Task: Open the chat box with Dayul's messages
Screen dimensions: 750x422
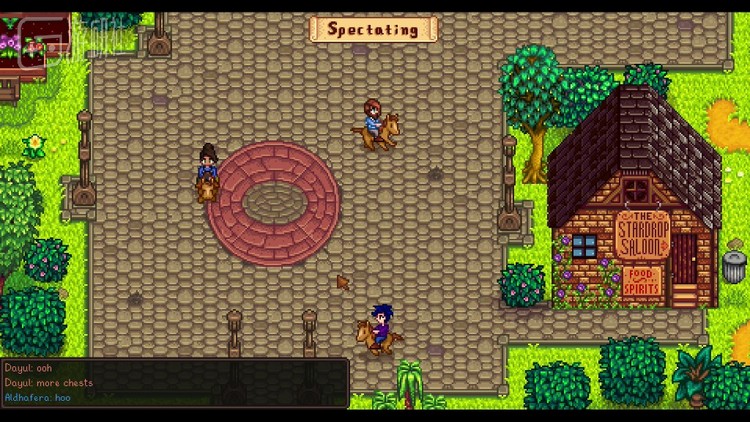Action: tap(174, 383)
